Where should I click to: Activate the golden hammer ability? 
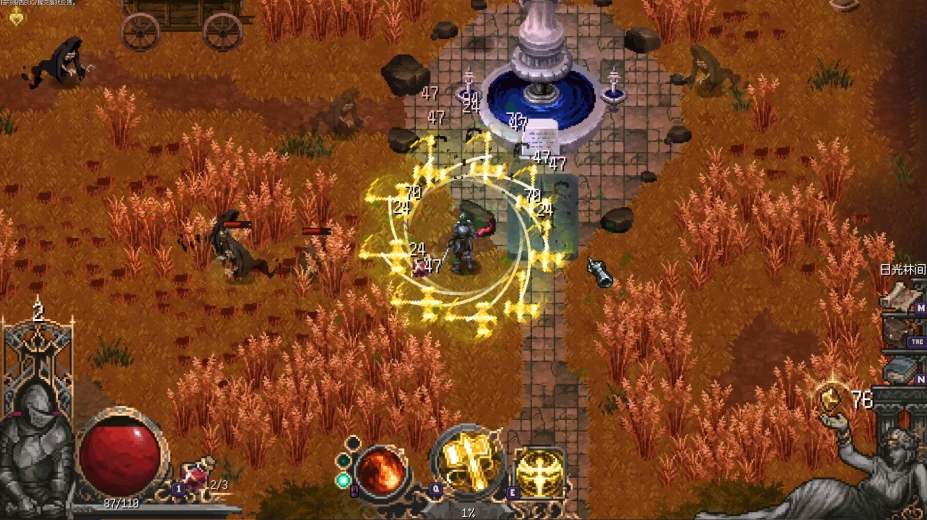(x=465, y=467)
